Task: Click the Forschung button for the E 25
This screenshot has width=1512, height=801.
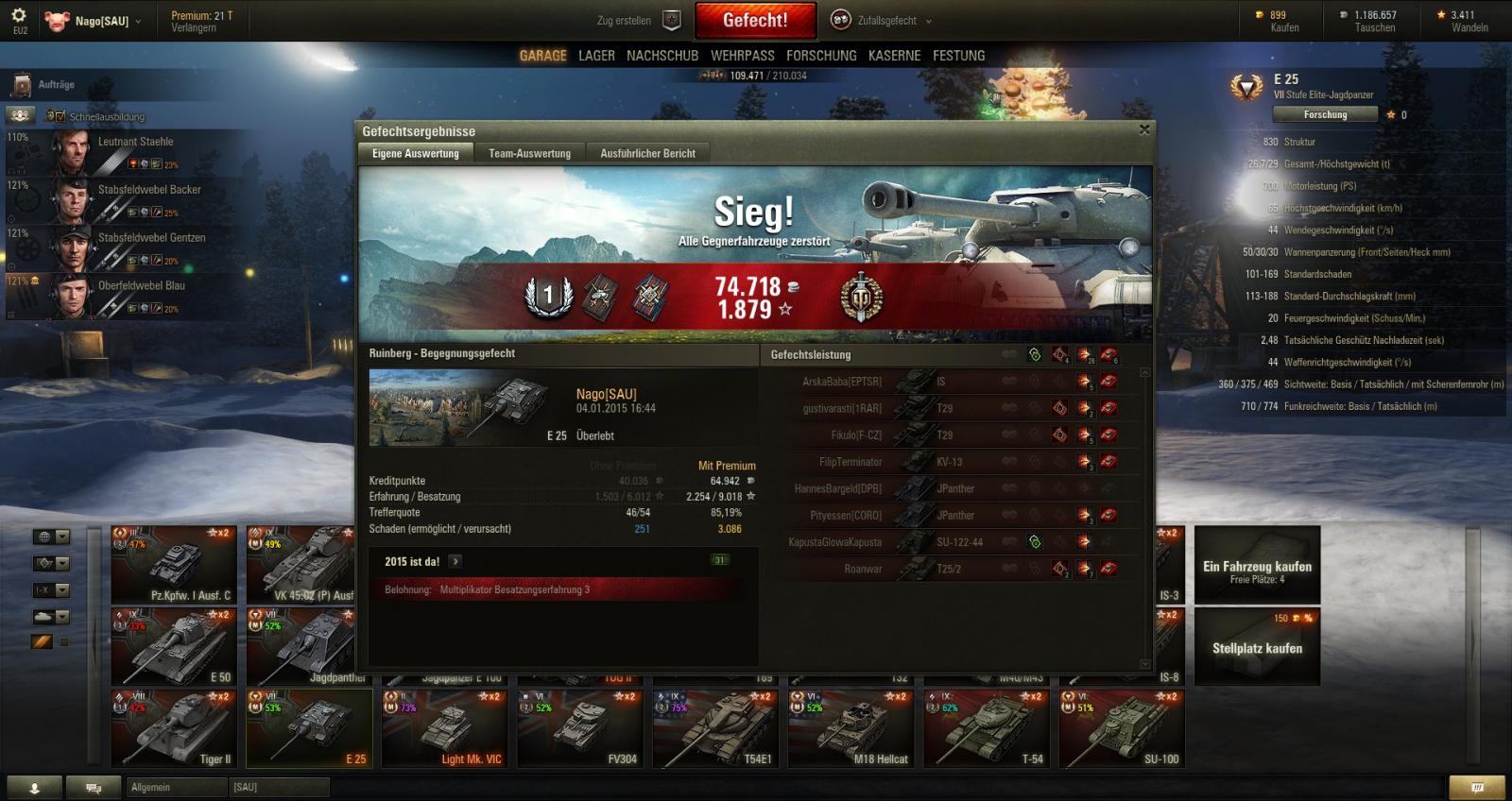Action: pyautogui.click(x=1325, y=114)
